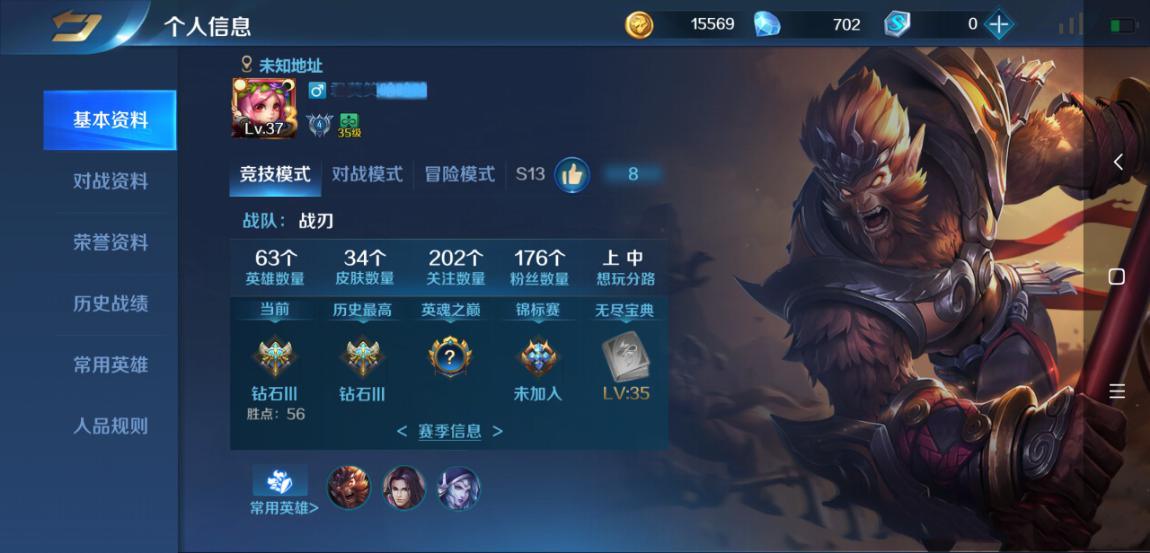The width and height of the screenshot is (1150, 553).
Task: Tap the player avatar portrait
Action: click(264, 108)
